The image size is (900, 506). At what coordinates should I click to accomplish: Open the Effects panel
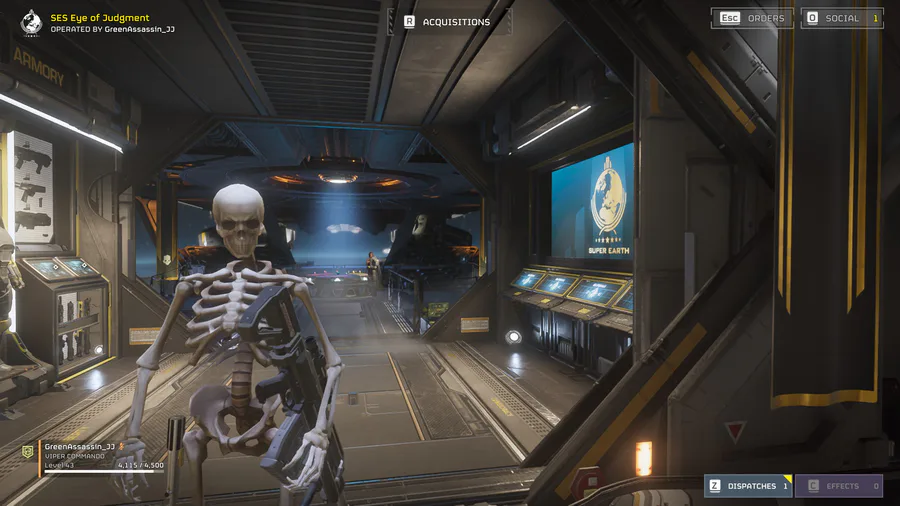[x=838, y=486]
